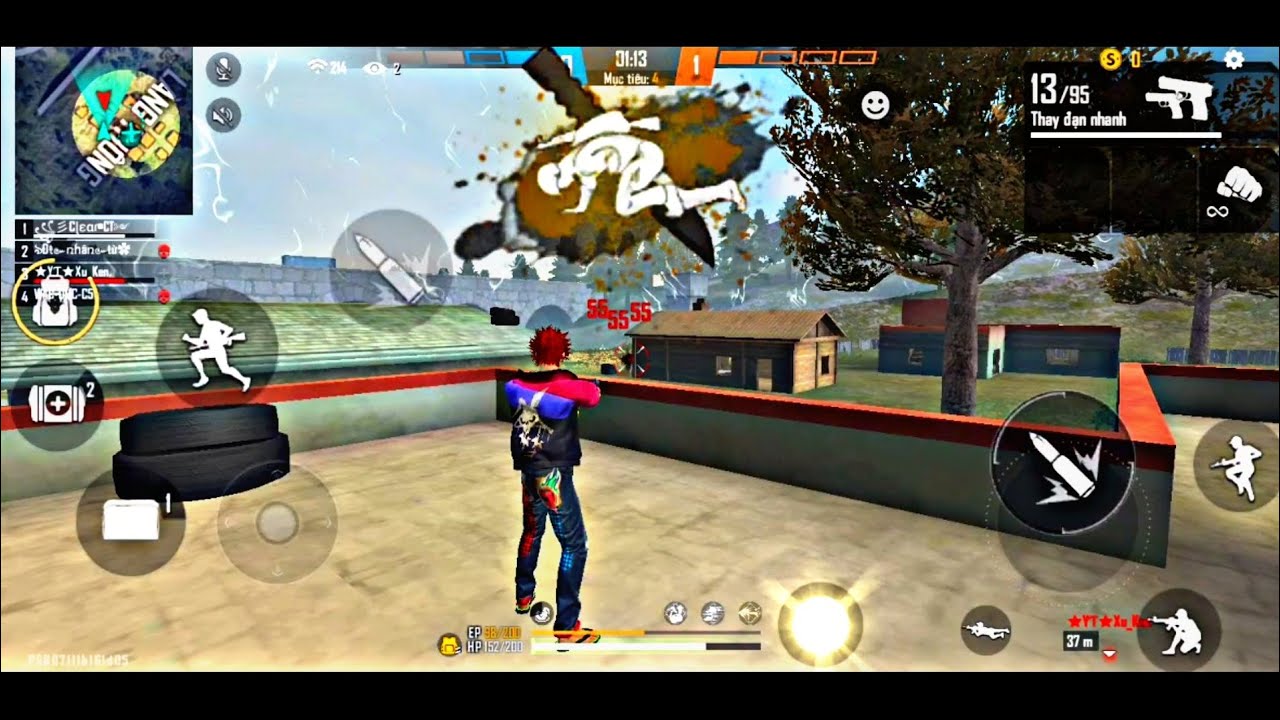Tap the jump button

click(1237, 465)
